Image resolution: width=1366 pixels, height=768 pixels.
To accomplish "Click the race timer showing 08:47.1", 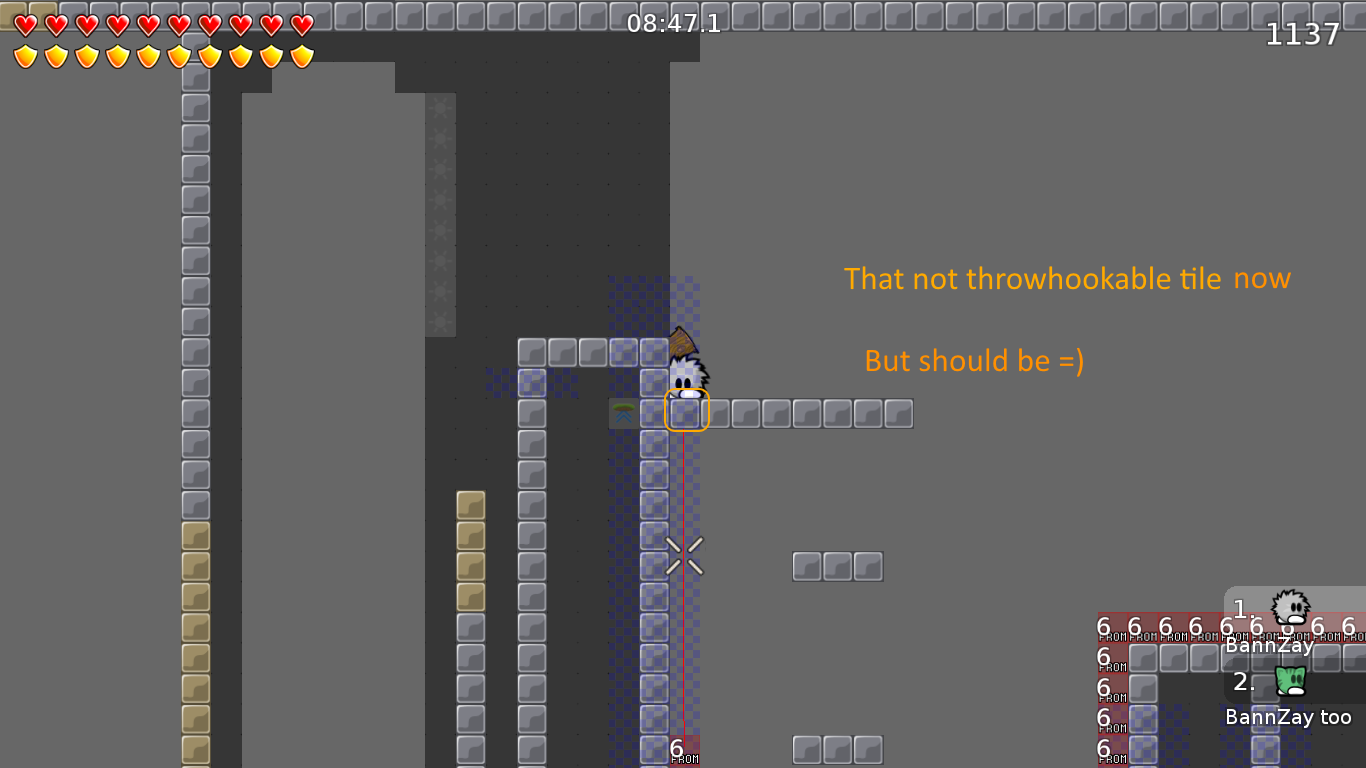I will coord(673,24).
